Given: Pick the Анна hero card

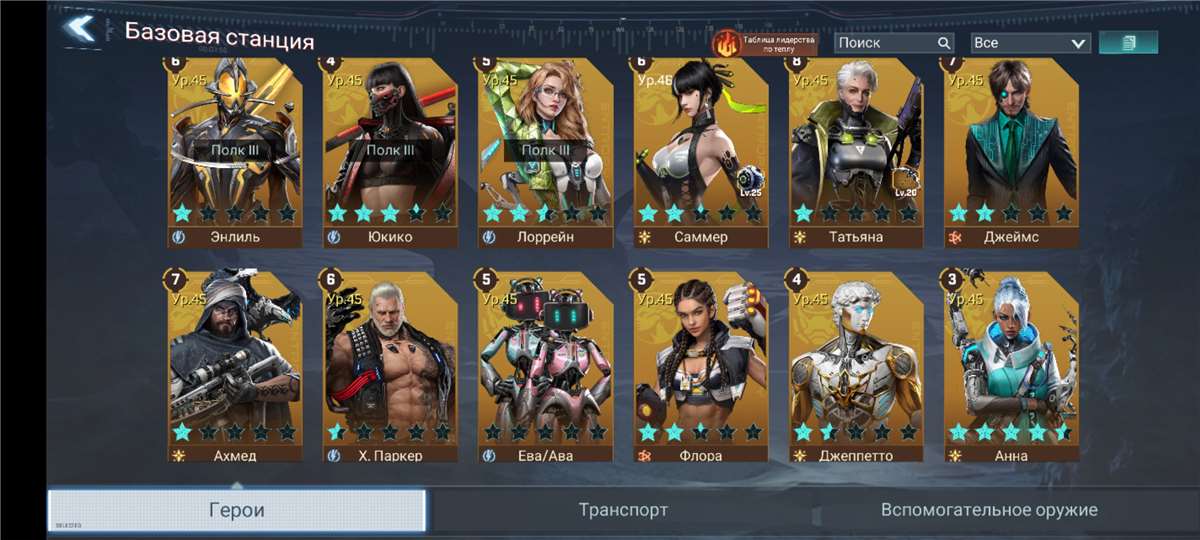Looking at the screenshot, I should click(1011, 365).
